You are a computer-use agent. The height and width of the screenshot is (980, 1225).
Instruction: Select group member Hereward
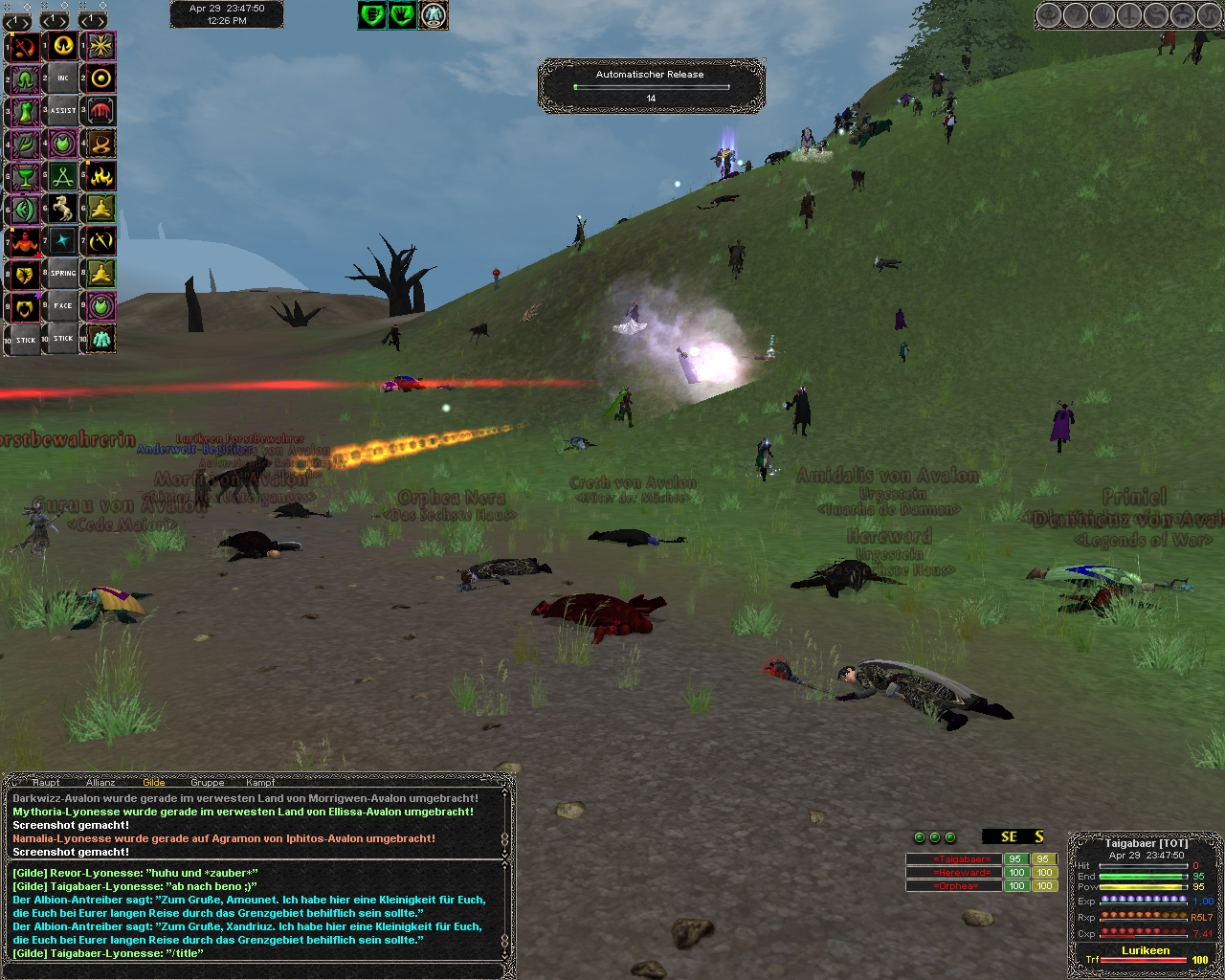point(952,873)
